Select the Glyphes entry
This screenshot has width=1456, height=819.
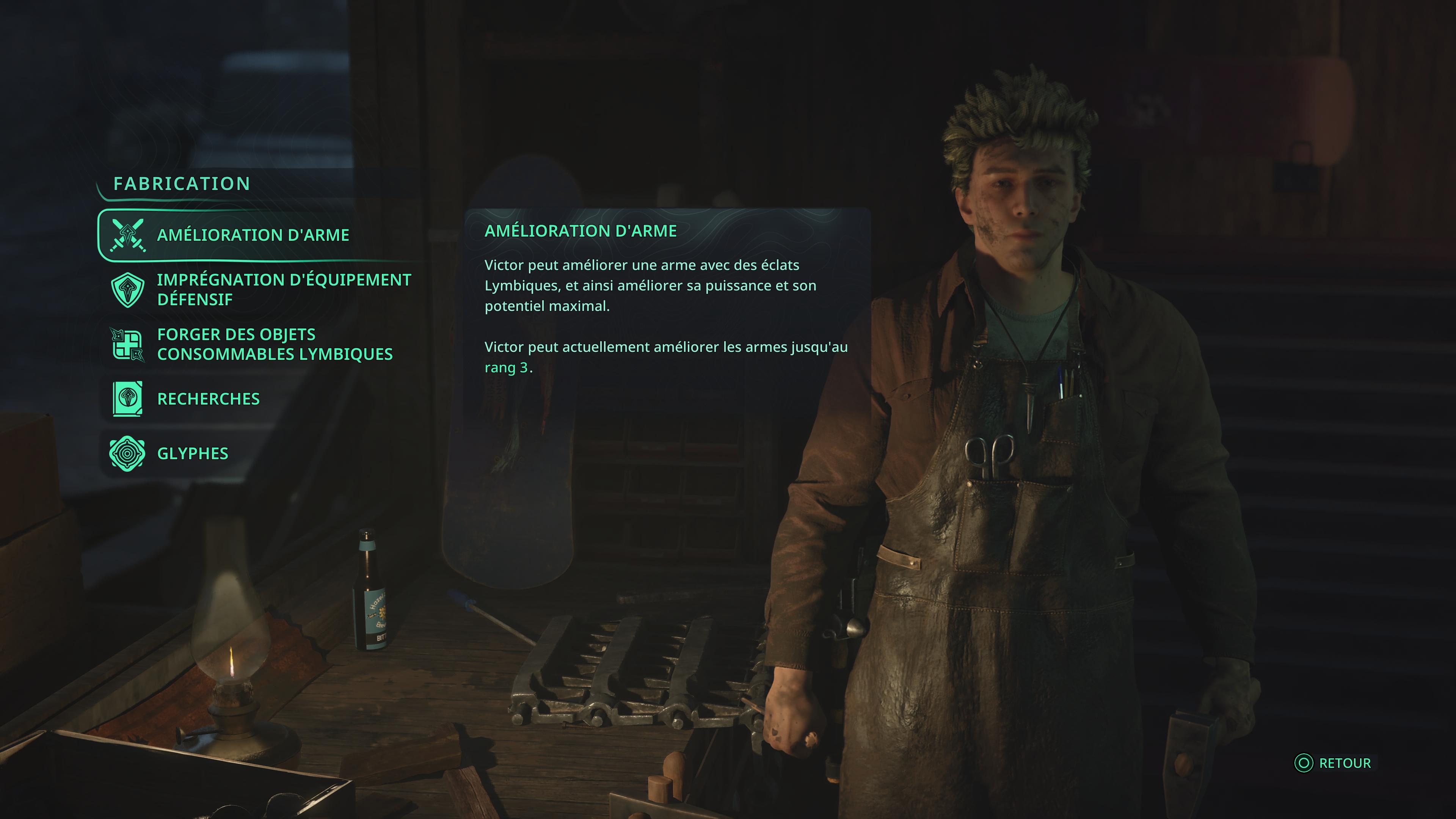[x=192, y=454]
